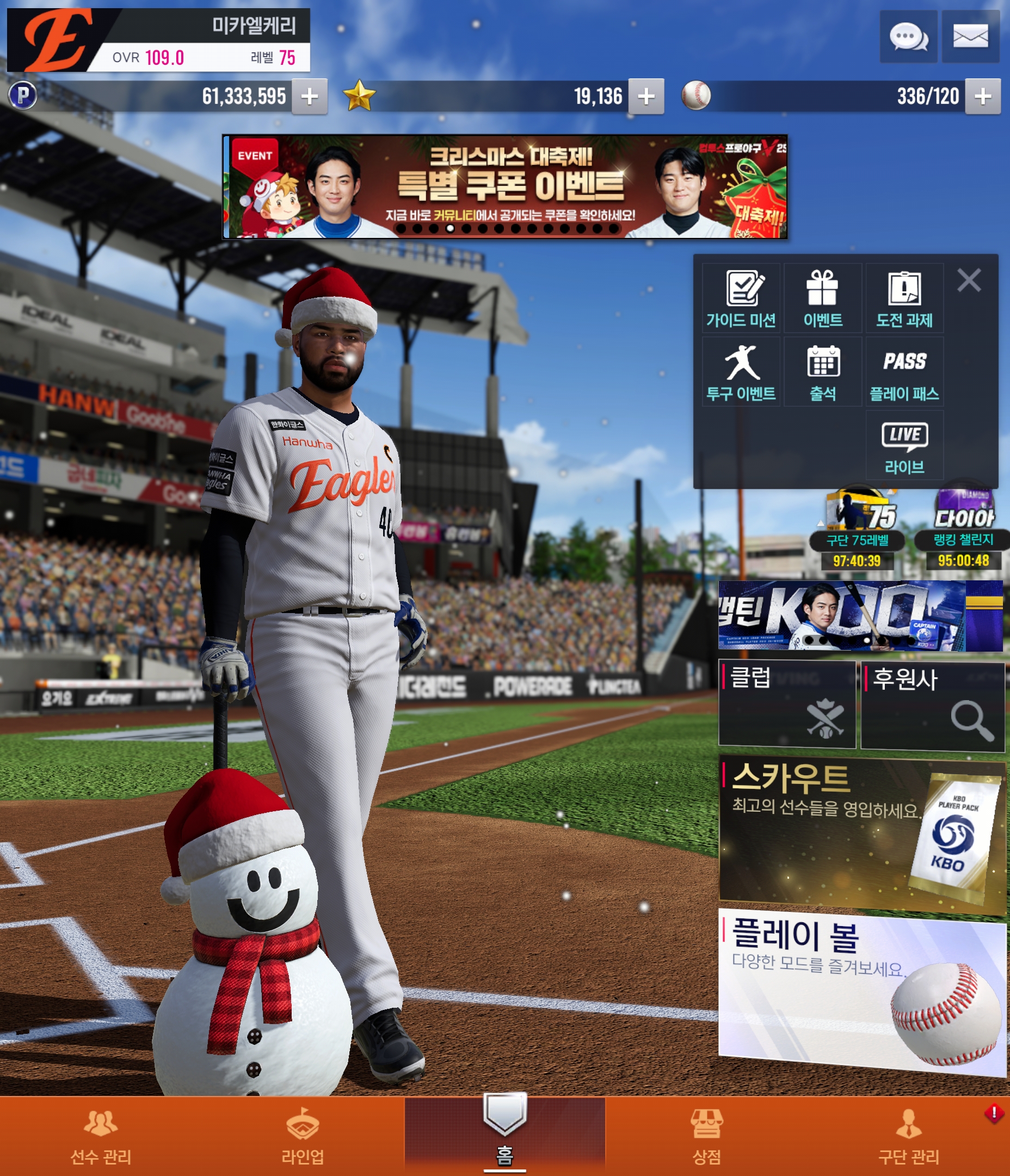Switch to the 상점 shop tab
The width and height of the screenshot is (1010, 1176).
coord(706,1136)
